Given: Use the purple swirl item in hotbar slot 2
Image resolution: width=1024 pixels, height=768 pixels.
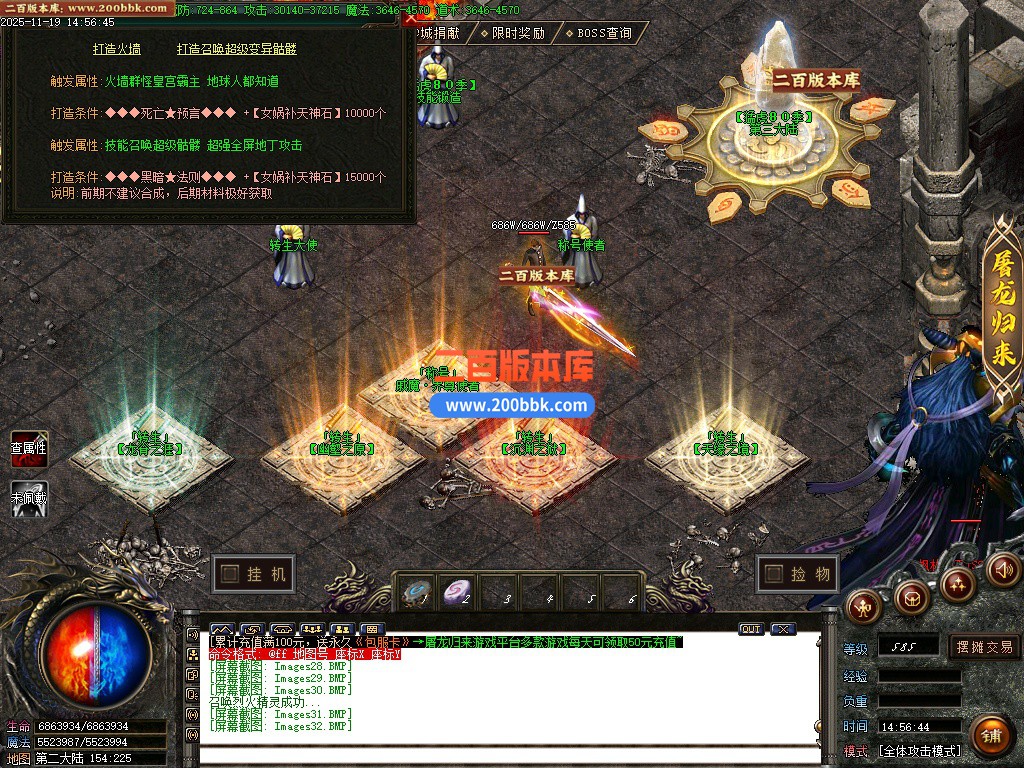Looking at the screenshot, I should pos(459,591).
